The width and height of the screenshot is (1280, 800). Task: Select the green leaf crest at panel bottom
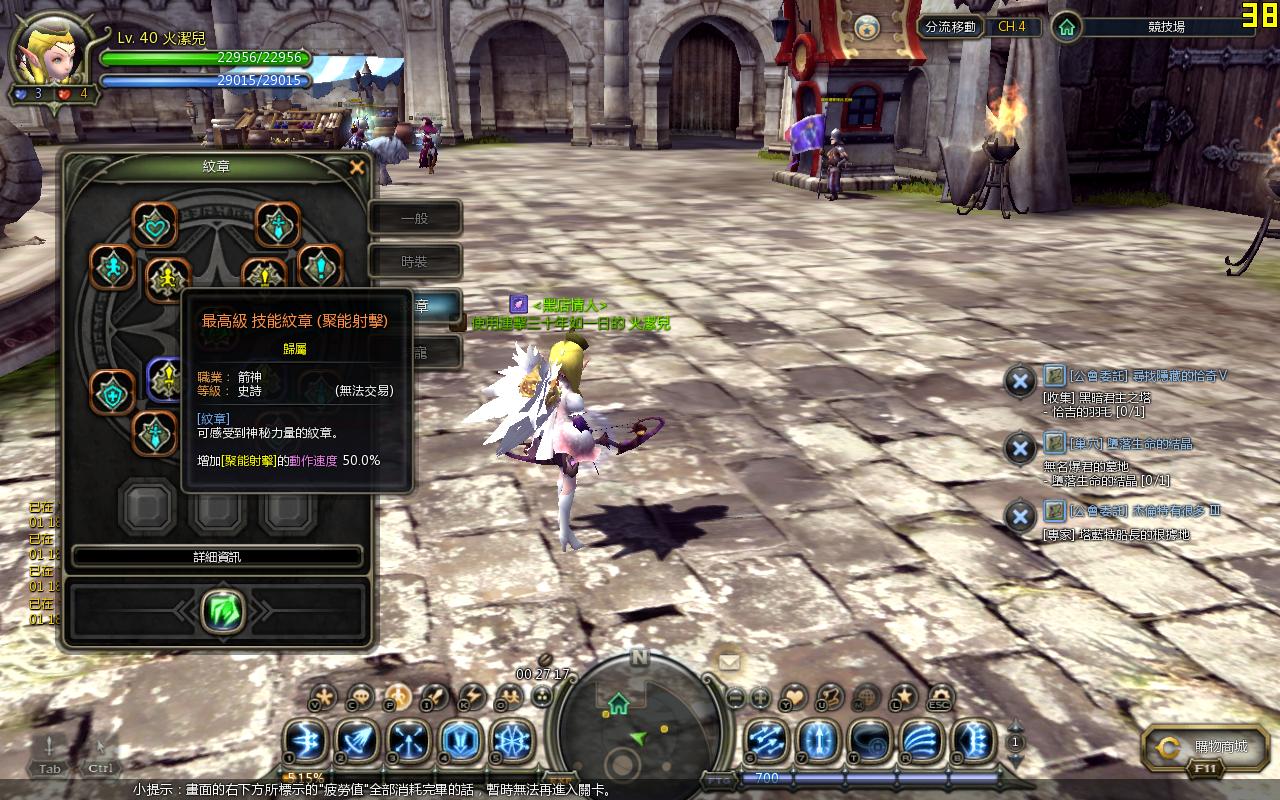click(222, 610)
